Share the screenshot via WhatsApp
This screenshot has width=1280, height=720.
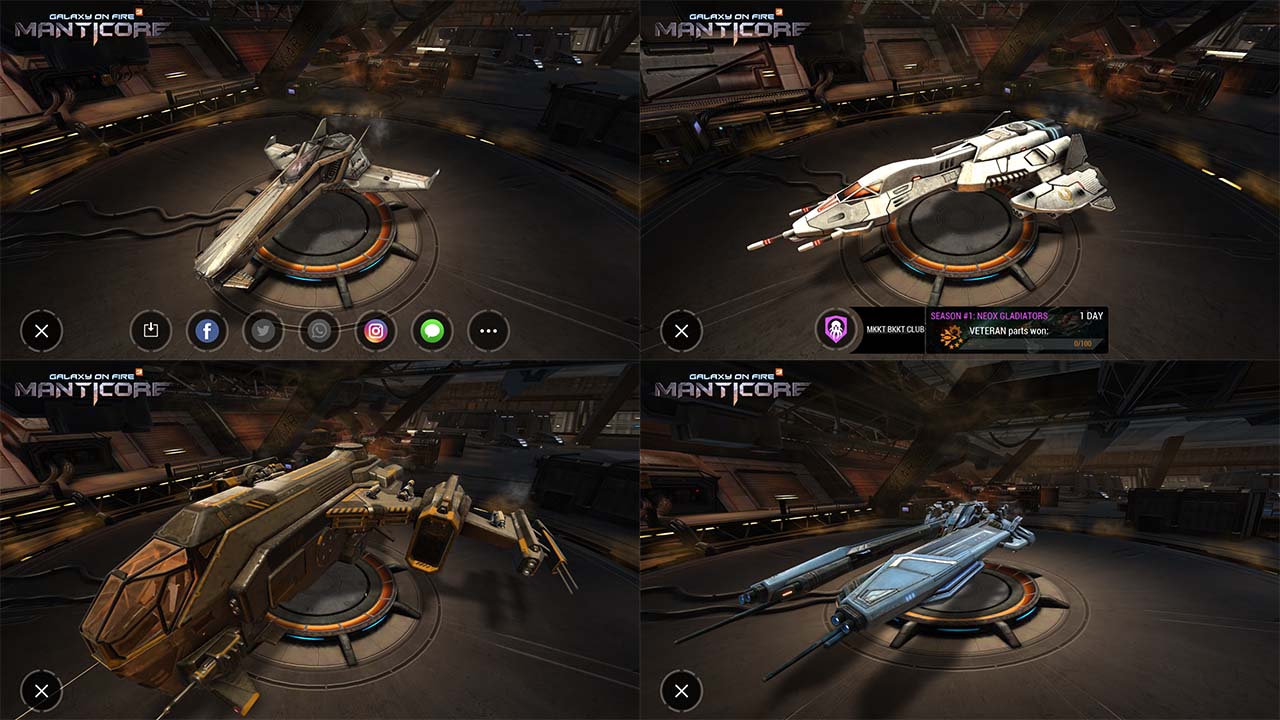tap(319, 331)
